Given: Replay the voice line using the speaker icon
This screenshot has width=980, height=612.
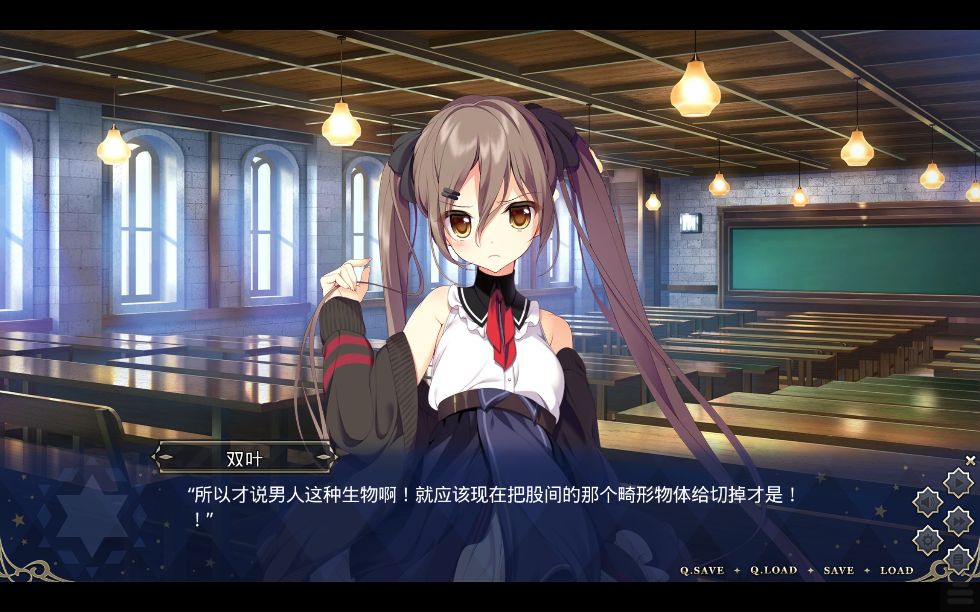Looking at the screenshot, I should click(x=928, y=502).
